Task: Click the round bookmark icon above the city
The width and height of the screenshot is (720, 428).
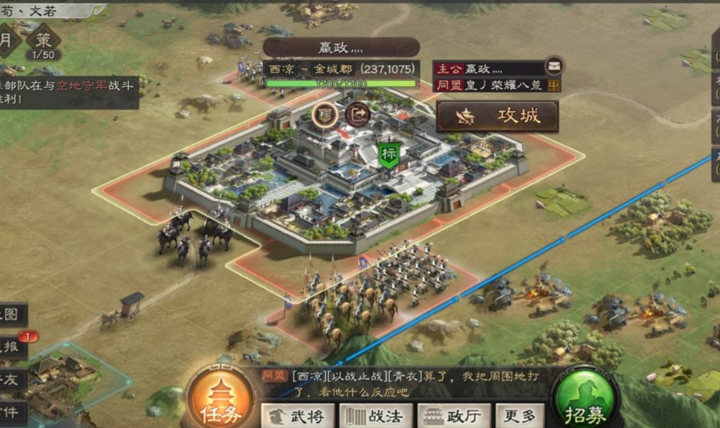Action: [x=325, y=113]
